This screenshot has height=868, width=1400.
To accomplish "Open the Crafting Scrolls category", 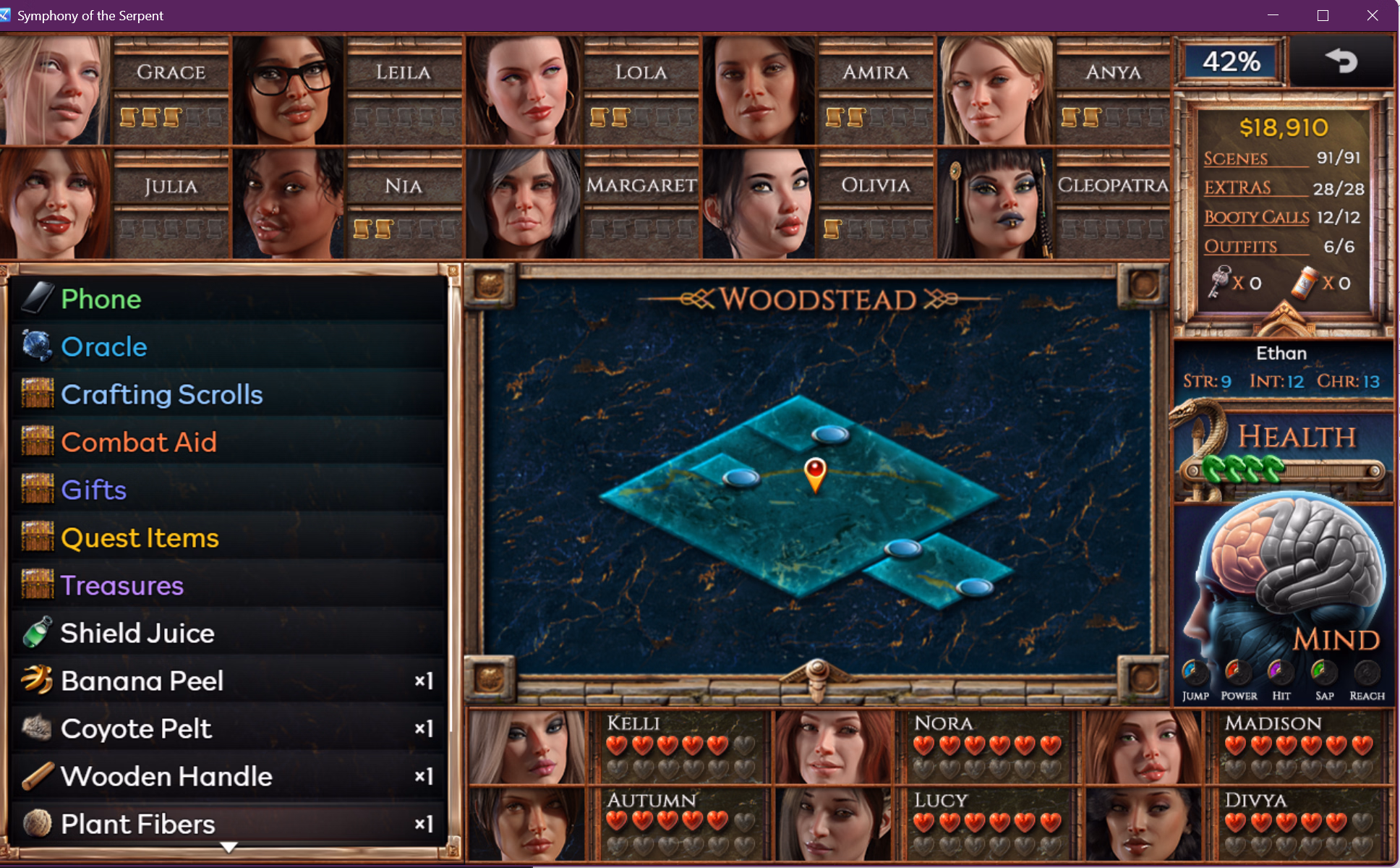I will point(161,394).
